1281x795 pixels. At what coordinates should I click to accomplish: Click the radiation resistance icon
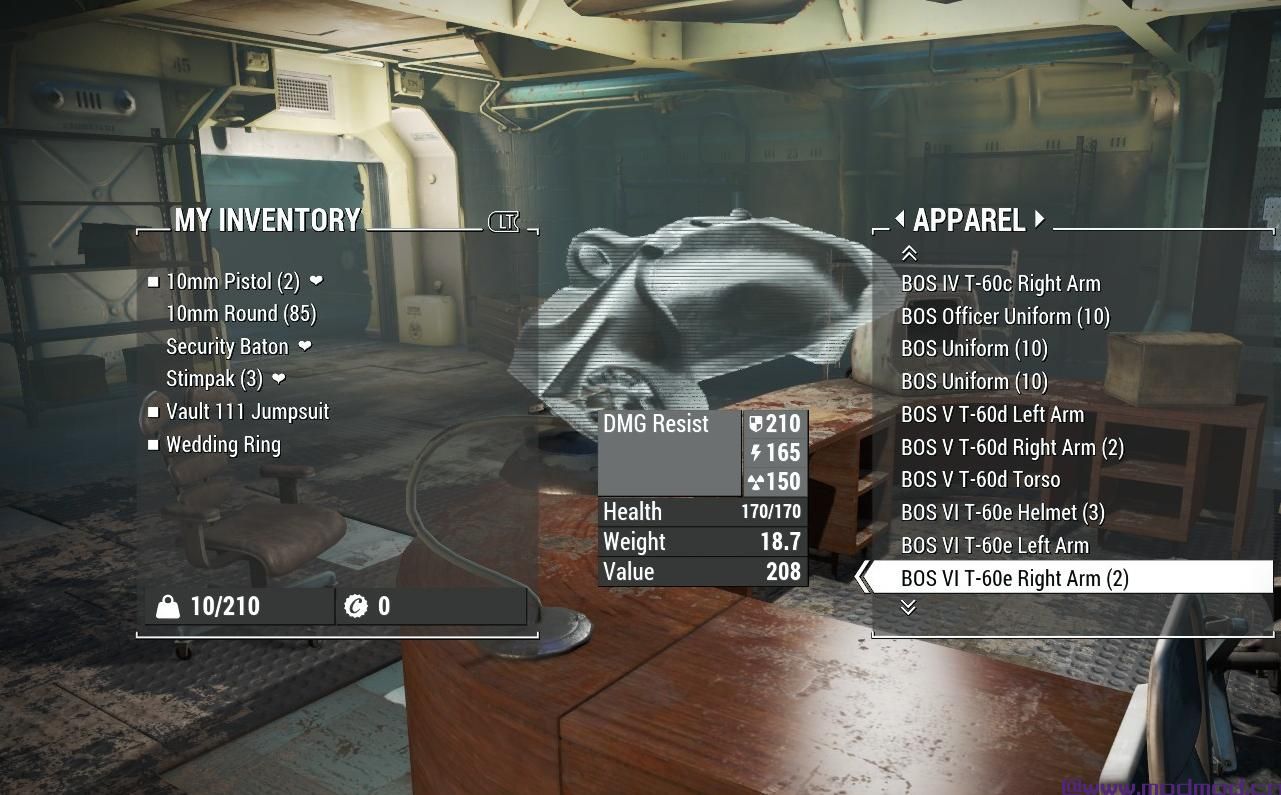tap(757, 482)
